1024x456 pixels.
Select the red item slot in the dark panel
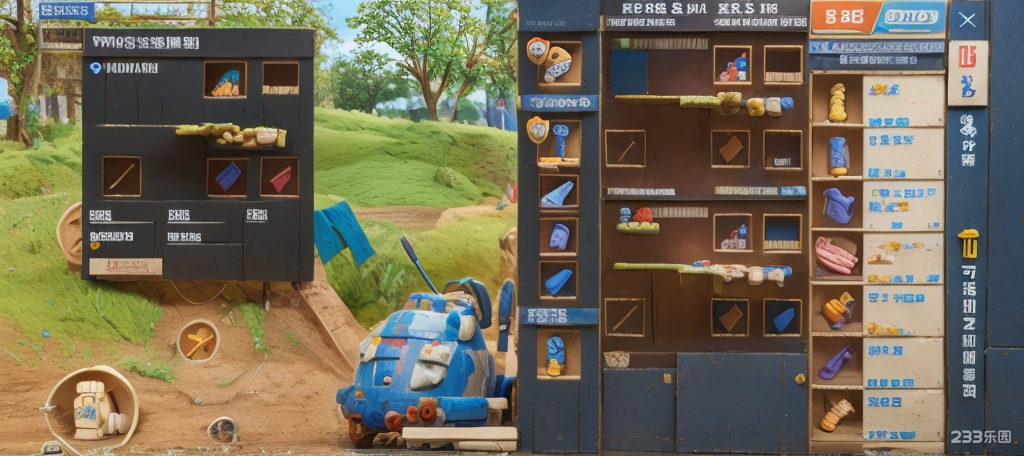280,177
